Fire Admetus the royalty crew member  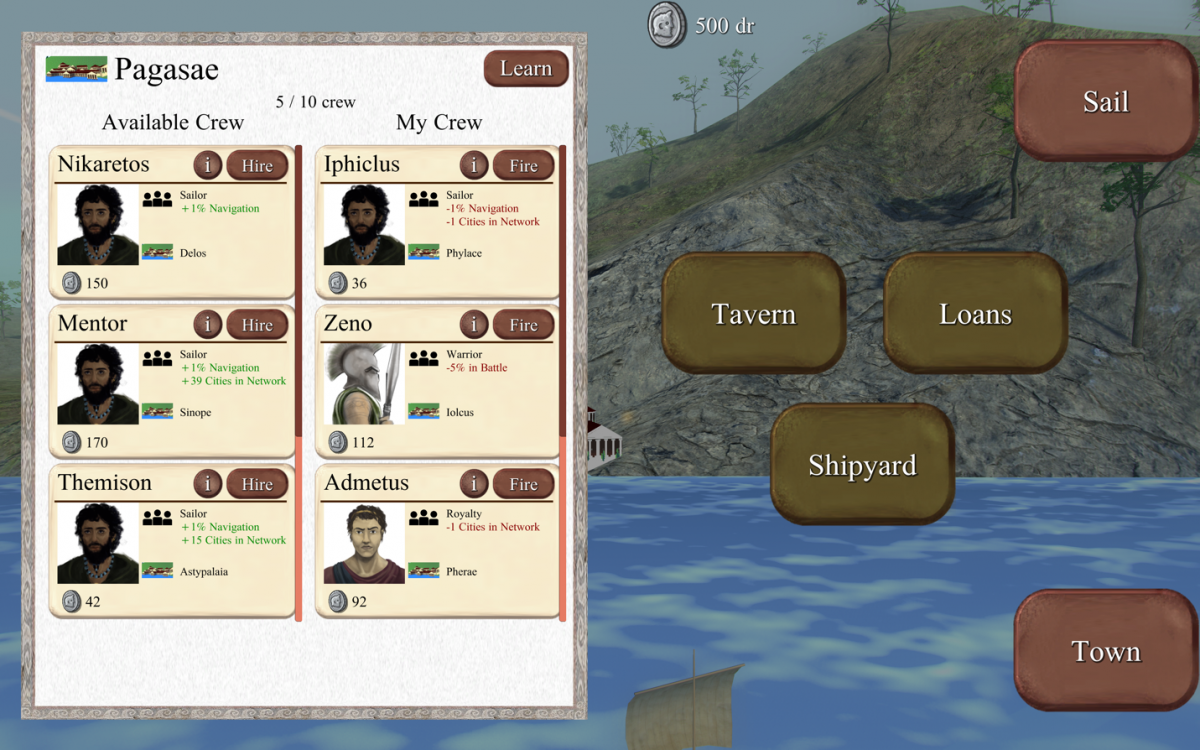(523, 484)
